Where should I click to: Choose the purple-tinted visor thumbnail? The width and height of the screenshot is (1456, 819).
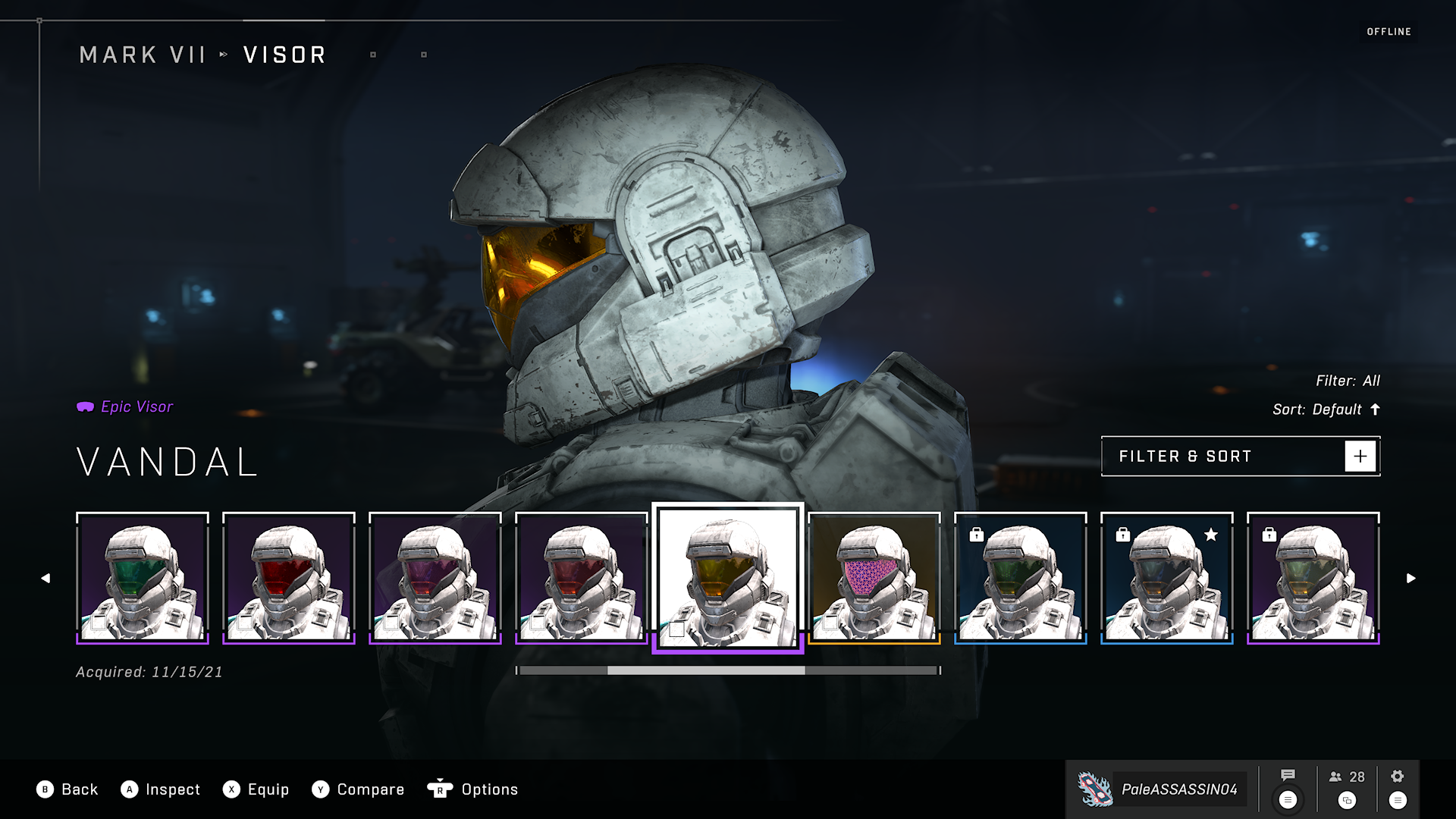435,578
